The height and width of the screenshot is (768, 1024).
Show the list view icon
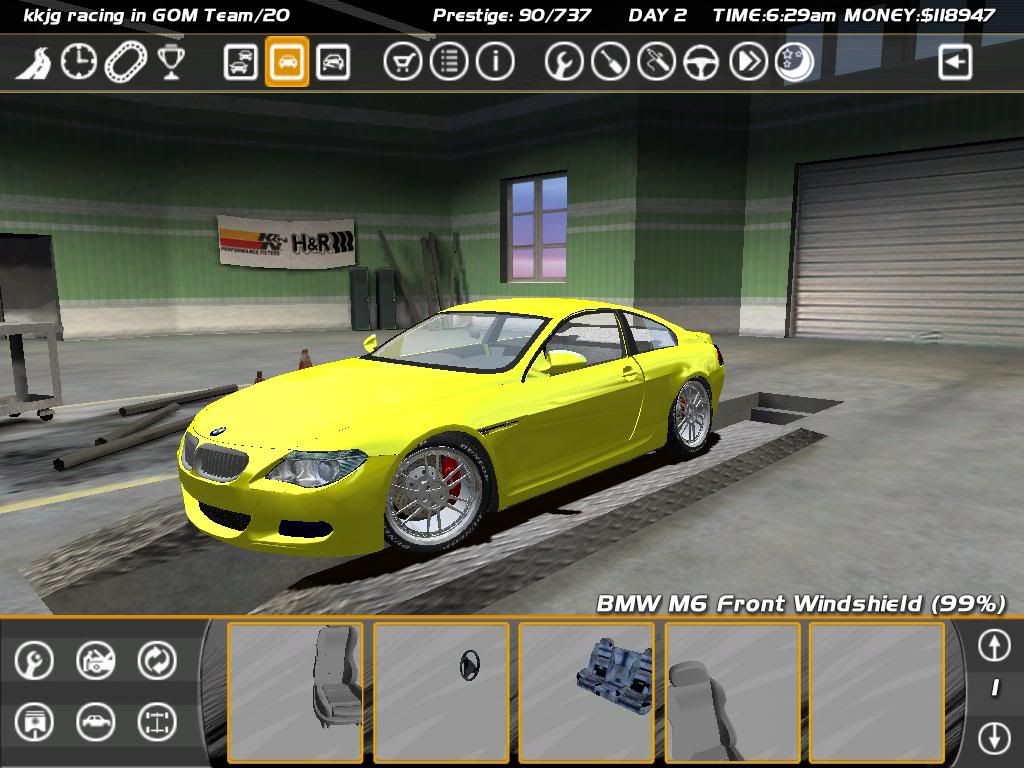pyautogui.click(x=449, y=63)
